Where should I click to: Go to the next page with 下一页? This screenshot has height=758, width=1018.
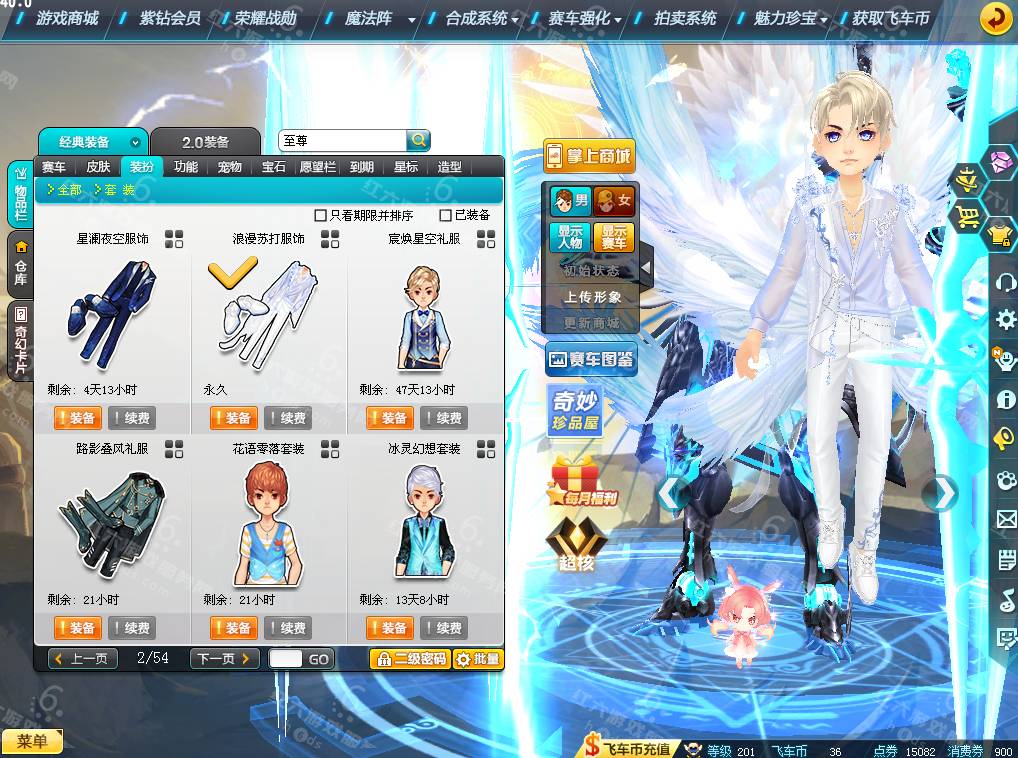click(x=224, y=659)
